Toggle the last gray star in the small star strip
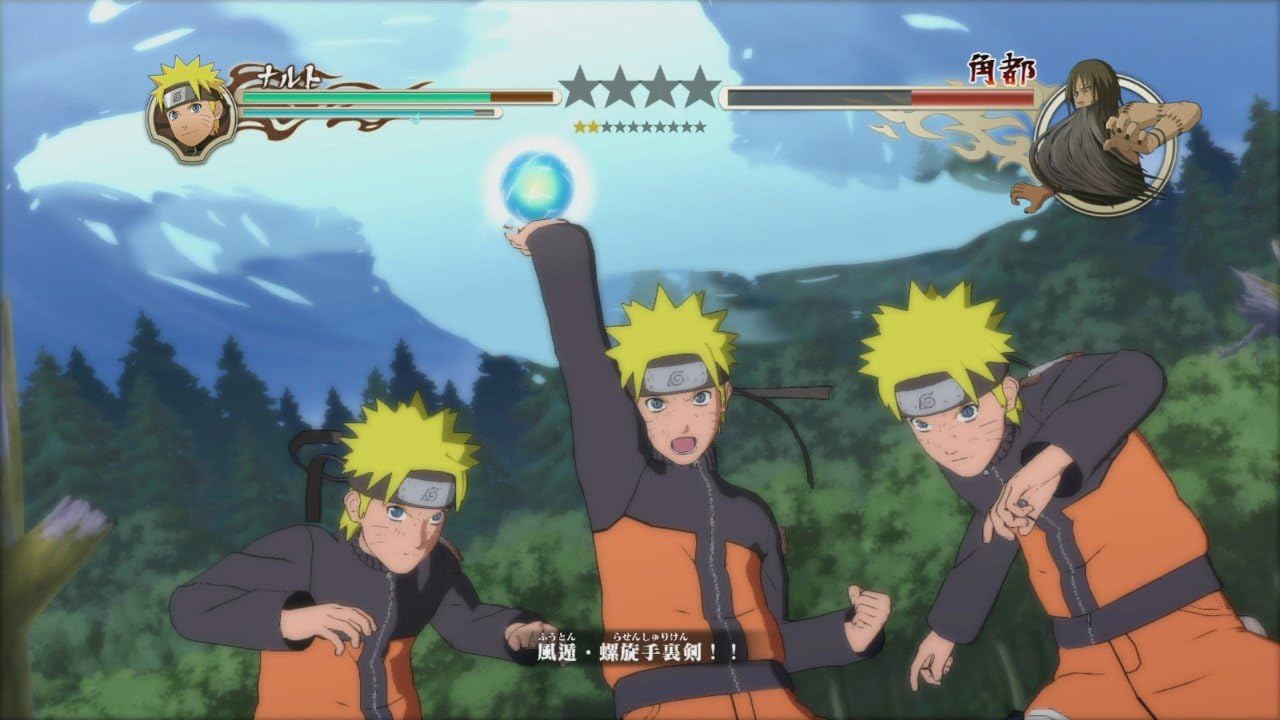This screenshot has width=1280, height=720. 700,128
